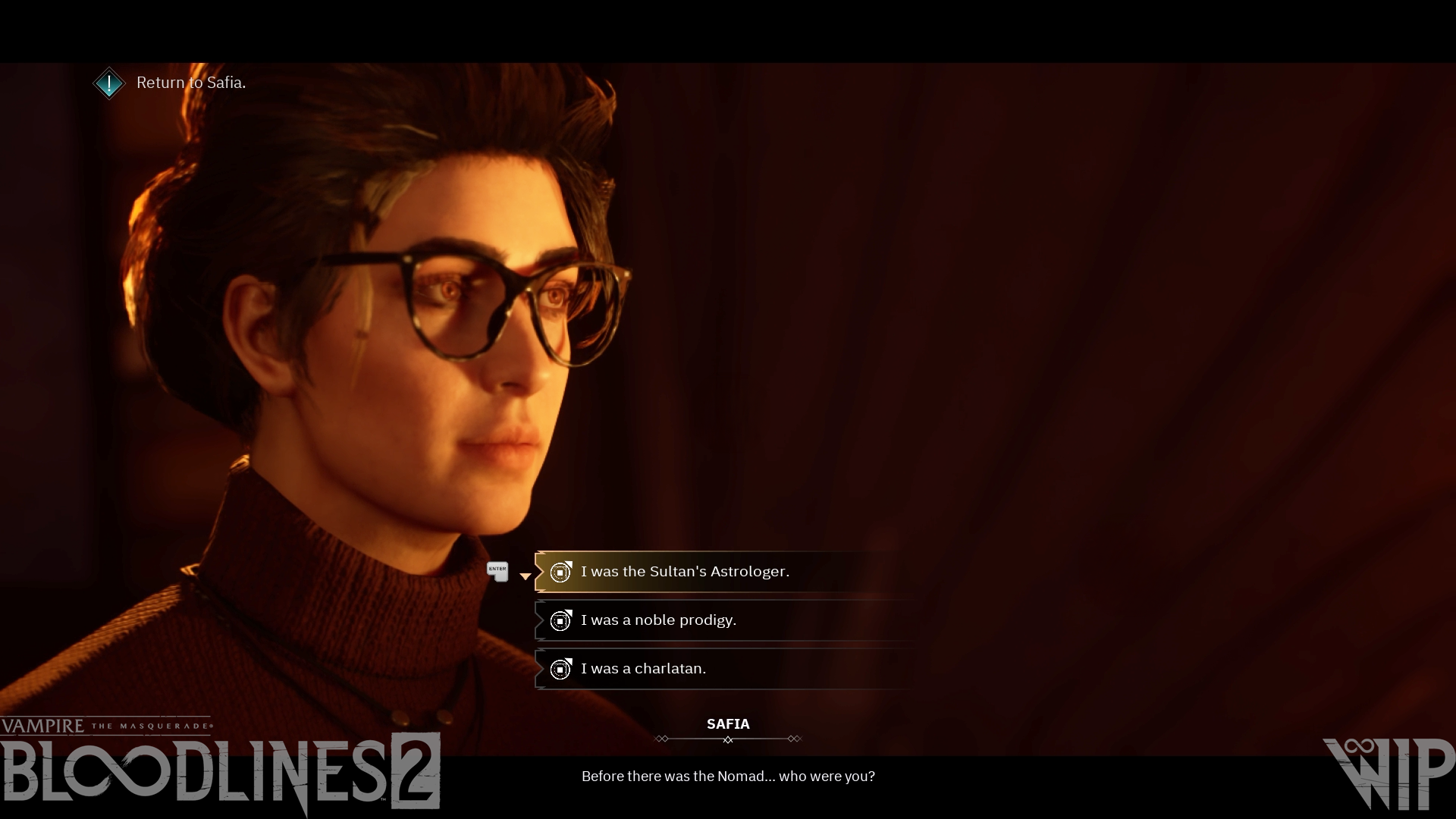Choose "I was a noble prodigy."
The image size is (1456, 819).
click(658, 620)
